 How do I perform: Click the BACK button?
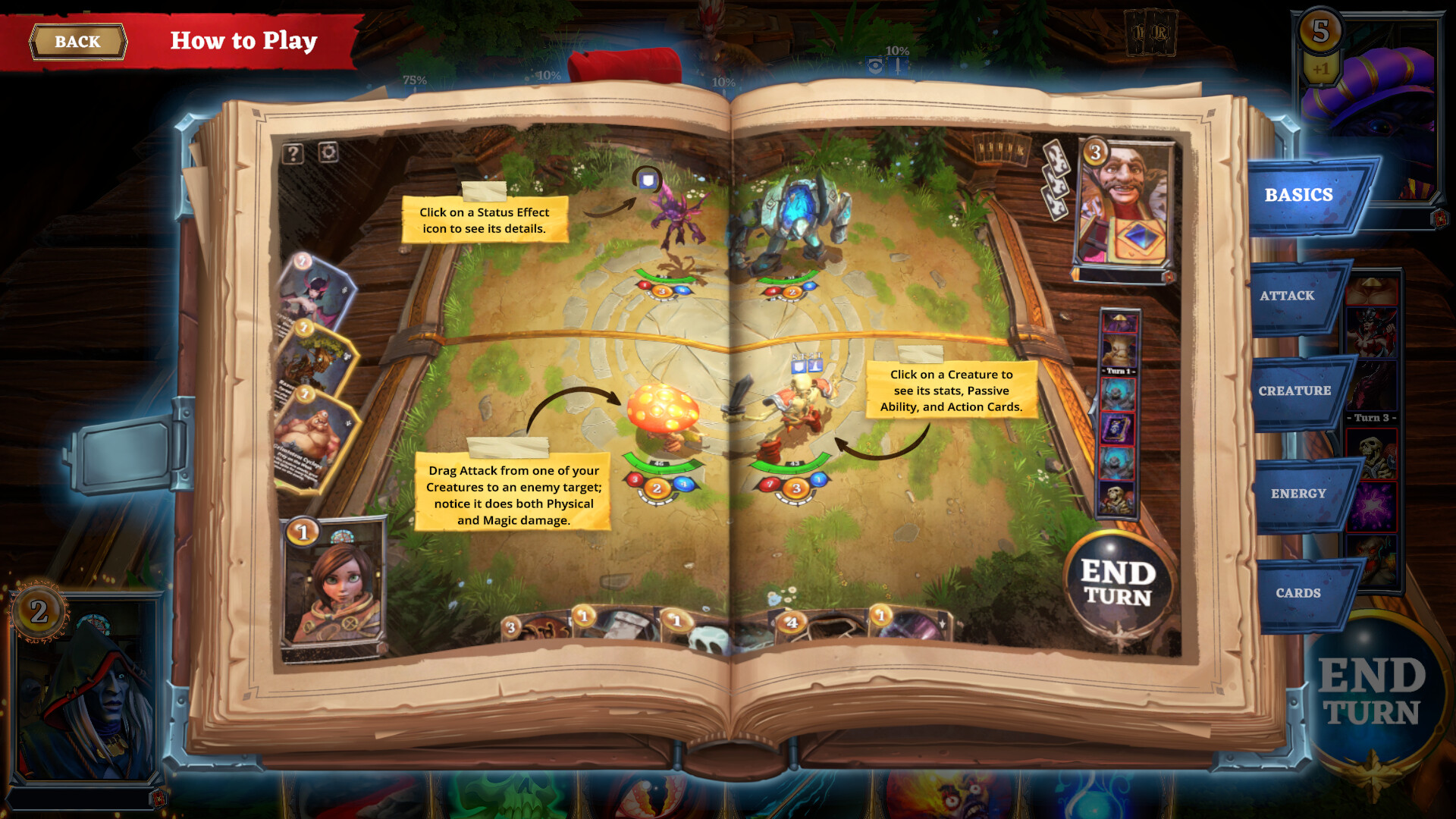[77, 42]
